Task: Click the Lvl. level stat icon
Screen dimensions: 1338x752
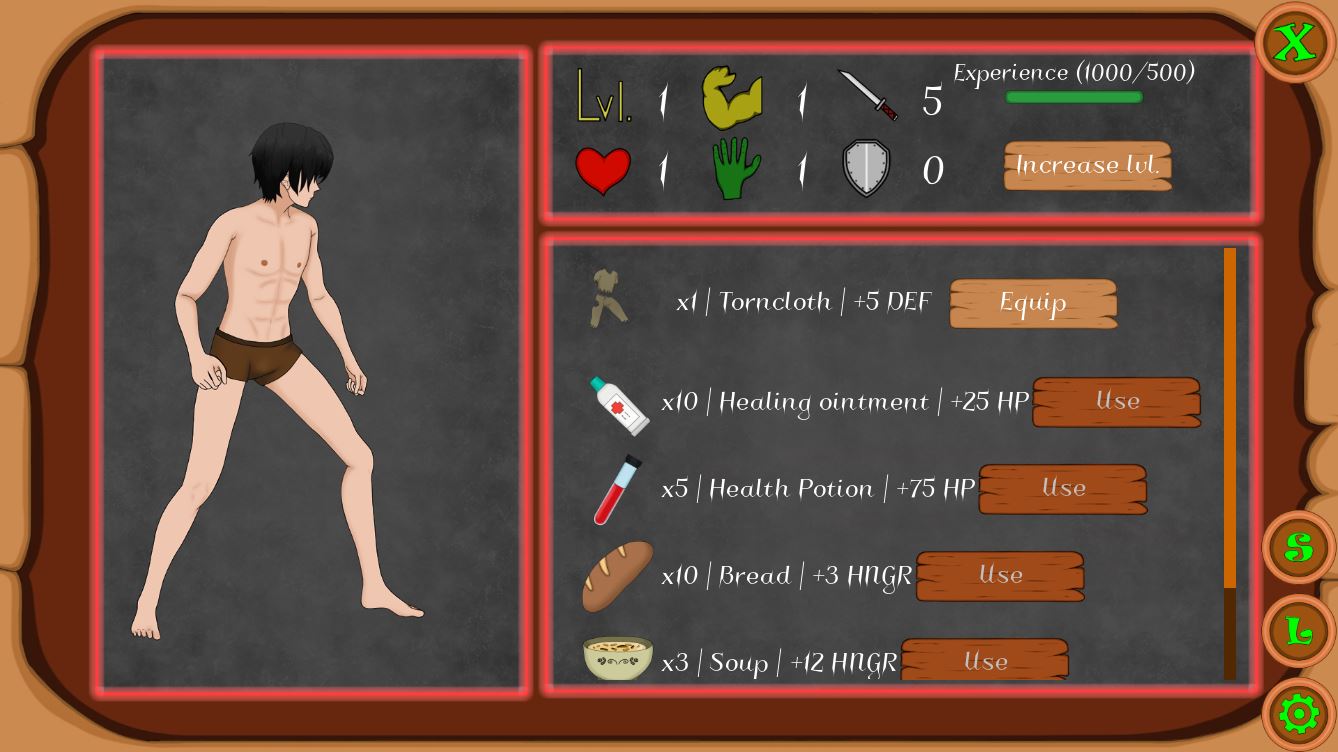Action: pos(603,97)
